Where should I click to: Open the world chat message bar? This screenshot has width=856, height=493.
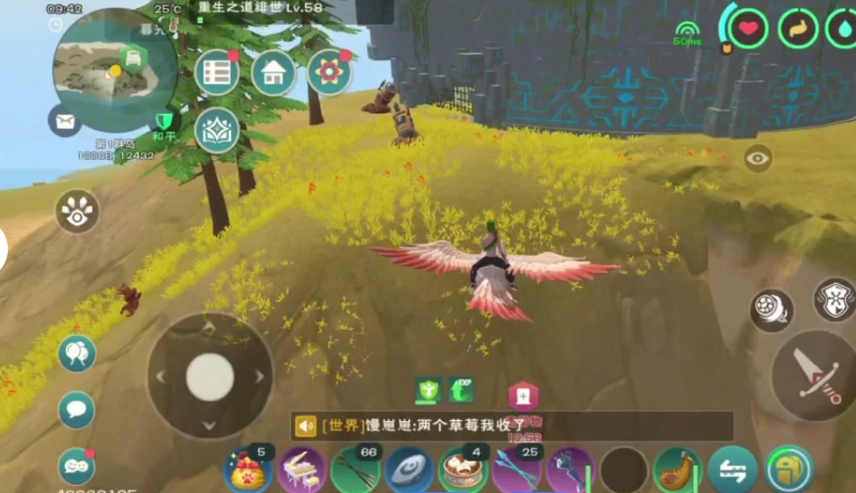pos(512,426)
